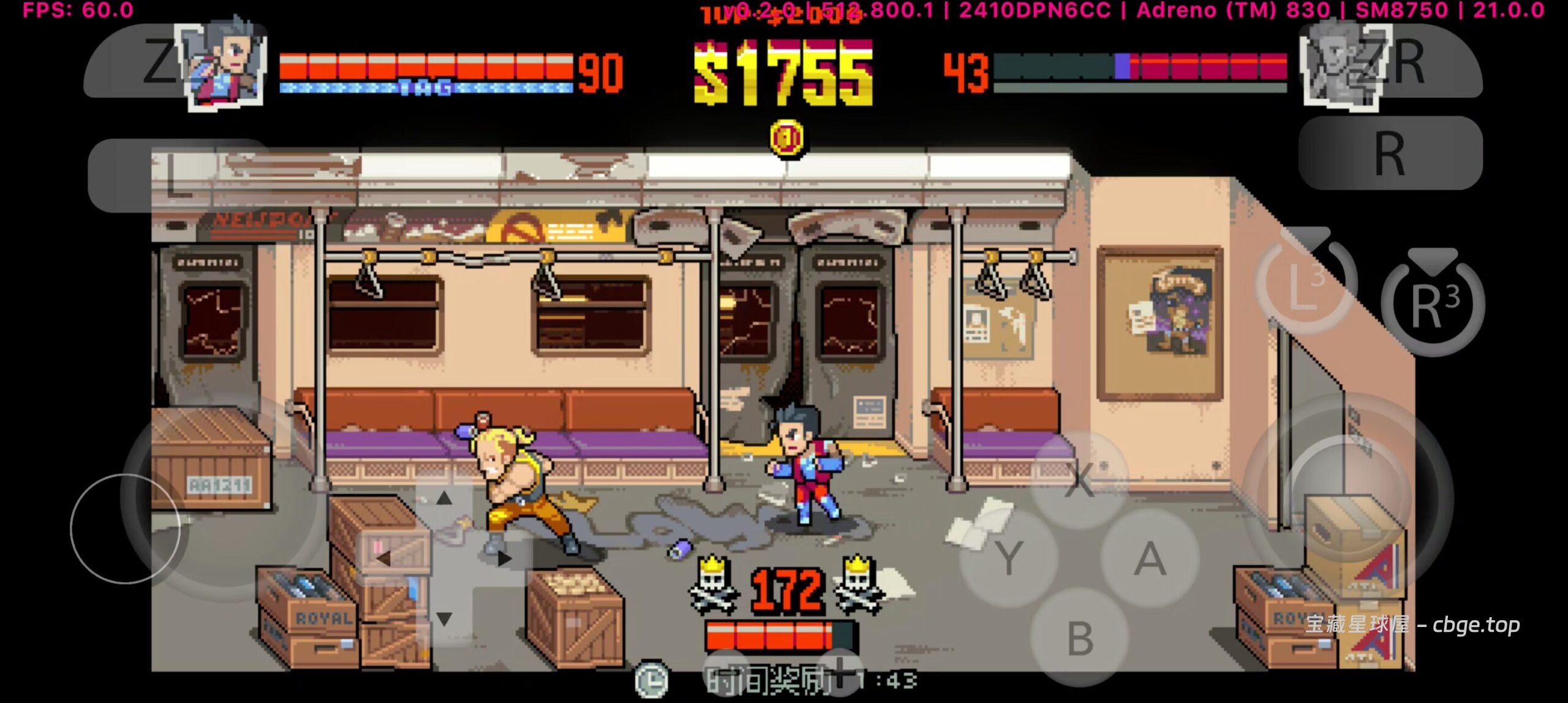This screenshot has width=1568, height=703.
Task: Tap the D-pad left arrow
Action: 384,558
